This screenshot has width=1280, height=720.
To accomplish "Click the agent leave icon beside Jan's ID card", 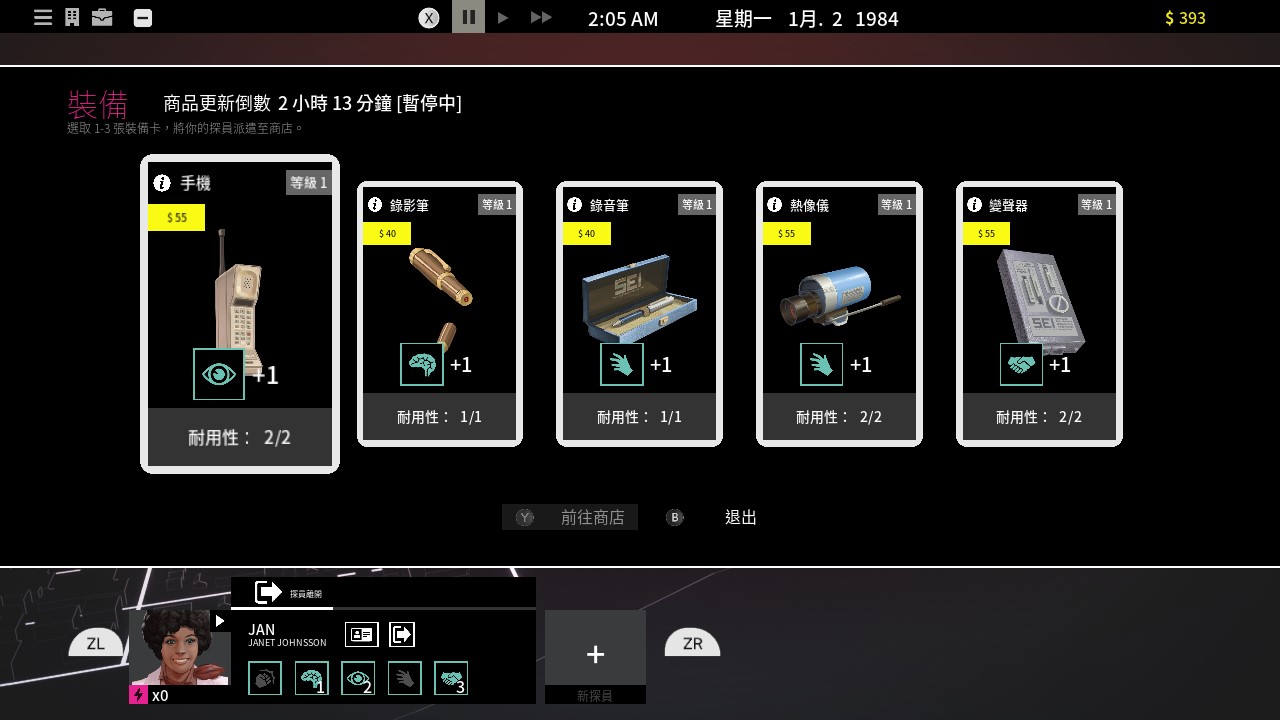I will [x=401, y=634].
